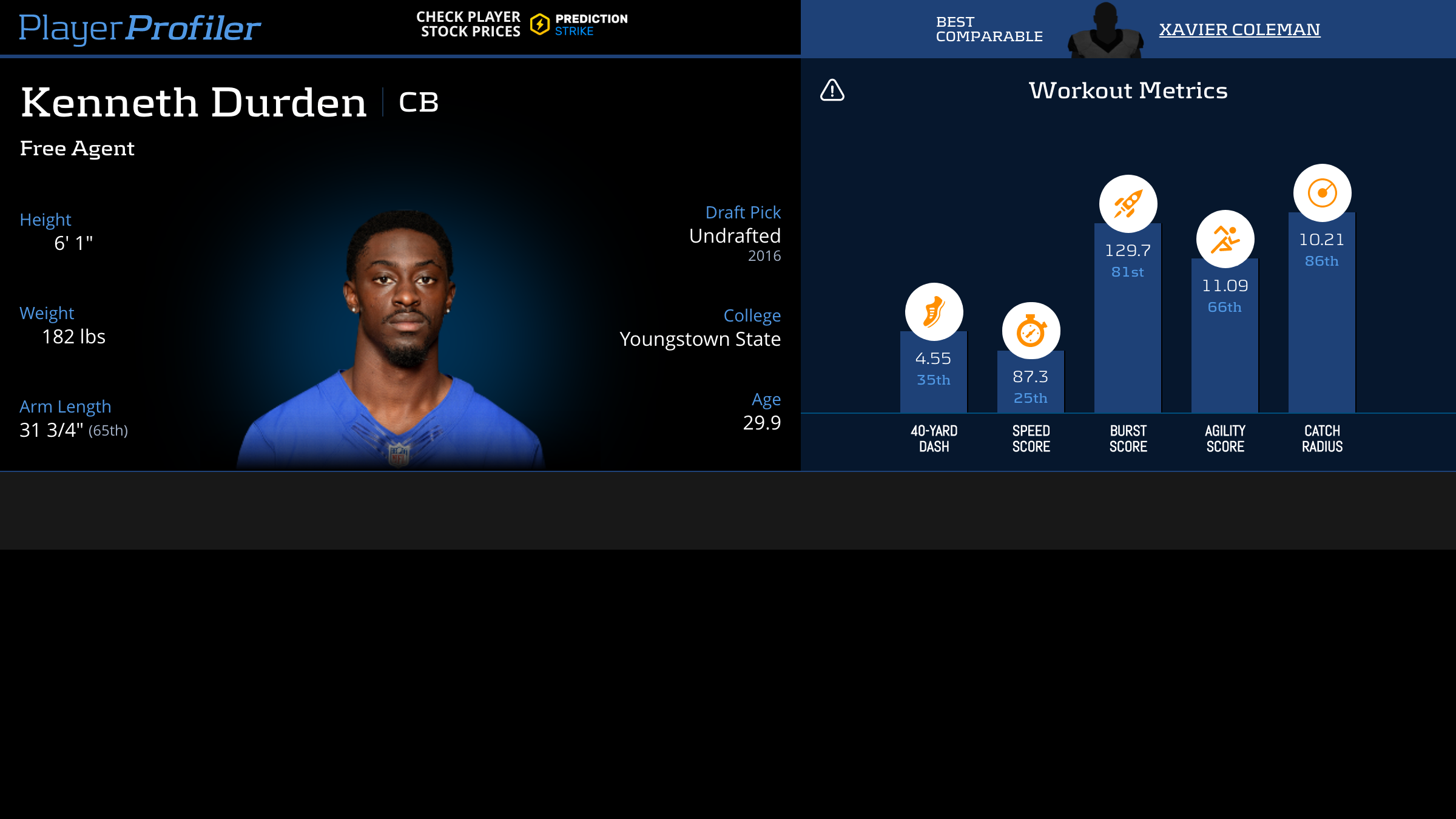Select the Speed Score stopwatch icon
Screen dimensions: 1456x819
pos(1031,331)
